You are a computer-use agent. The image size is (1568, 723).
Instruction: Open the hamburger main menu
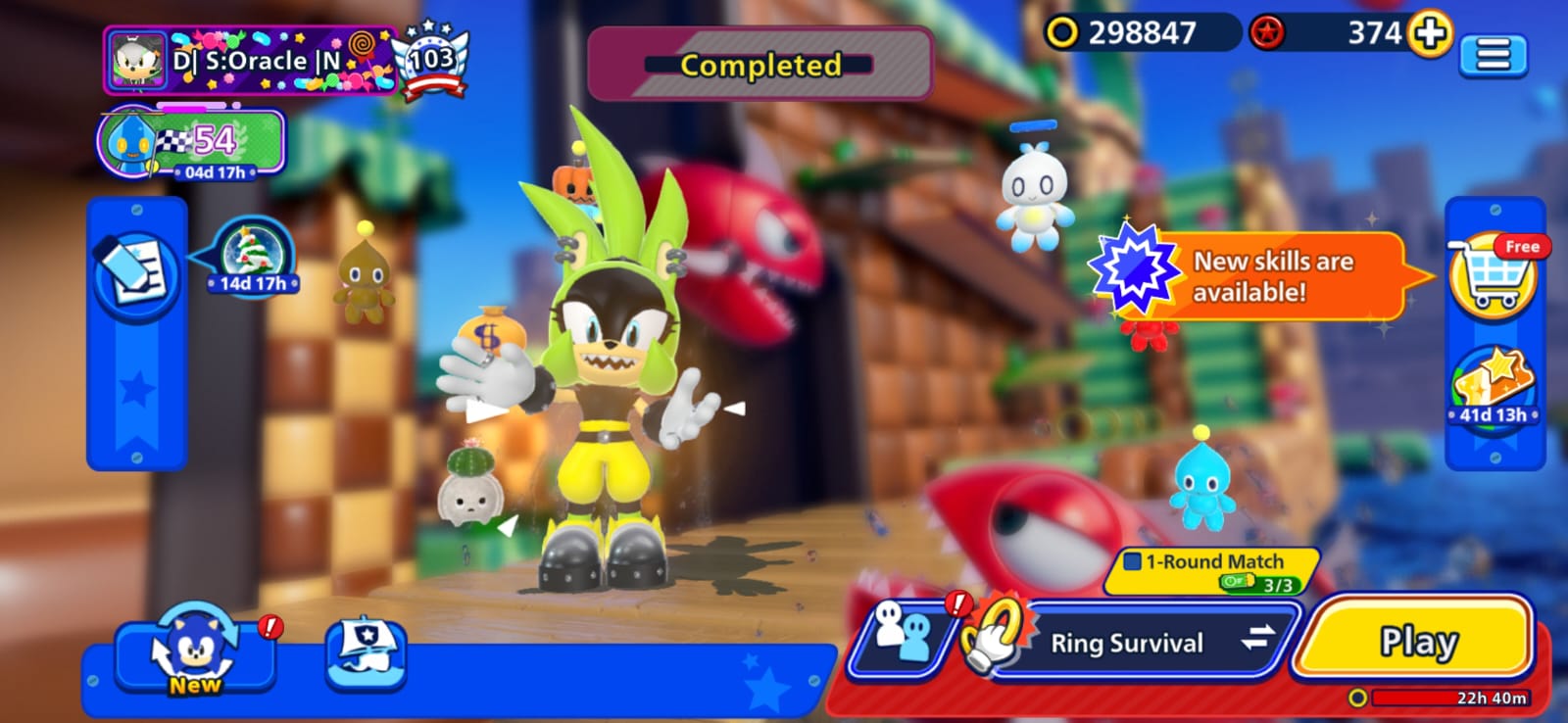(1493, 55)
